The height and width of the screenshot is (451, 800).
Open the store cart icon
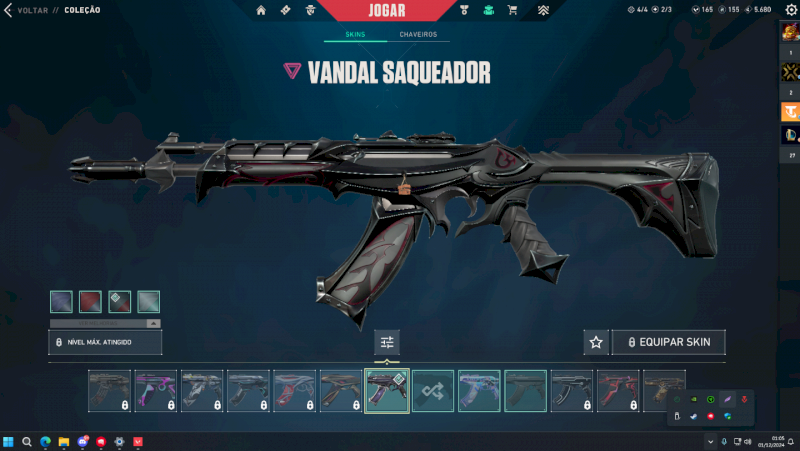click(x=513, y=10)
